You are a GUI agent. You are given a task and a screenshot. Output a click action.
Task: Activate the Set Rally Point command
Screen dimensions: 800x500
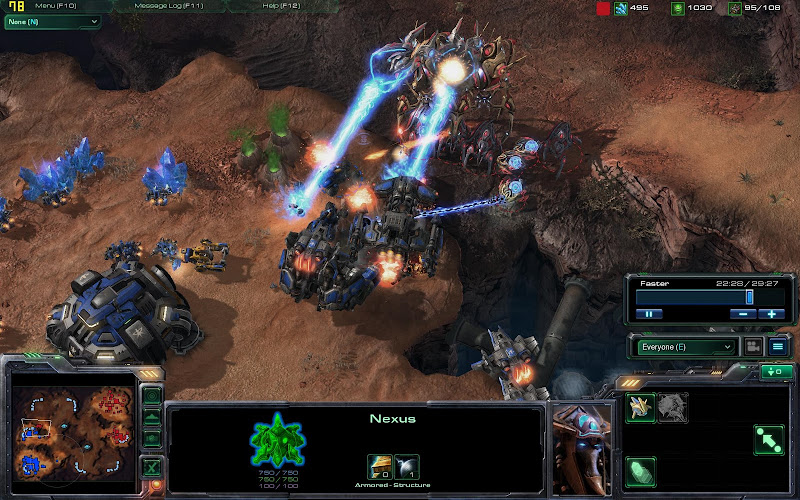click(768, 438)
